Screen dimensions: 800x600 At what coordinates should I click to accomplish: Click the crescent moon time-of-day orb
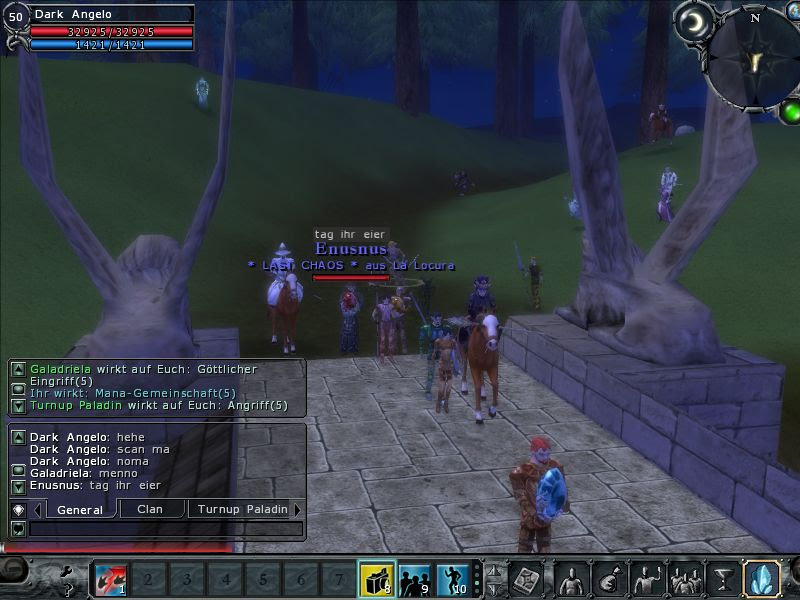(691, 22)
